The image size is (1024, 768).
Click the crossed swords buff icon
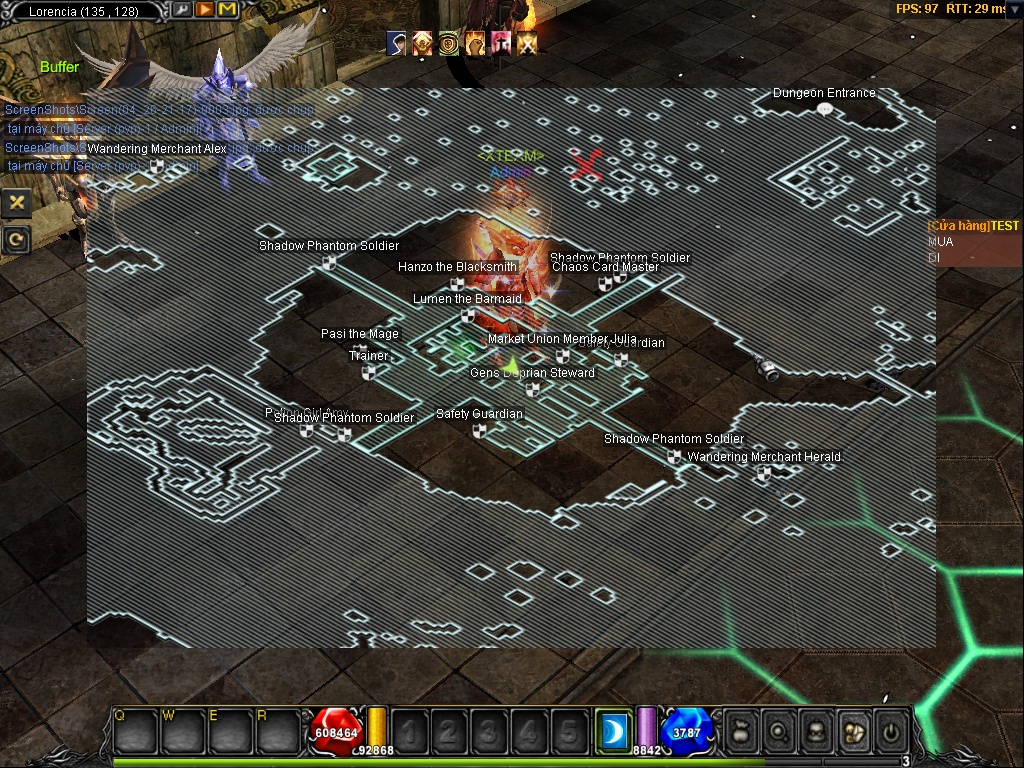click(x=527, y=43)
